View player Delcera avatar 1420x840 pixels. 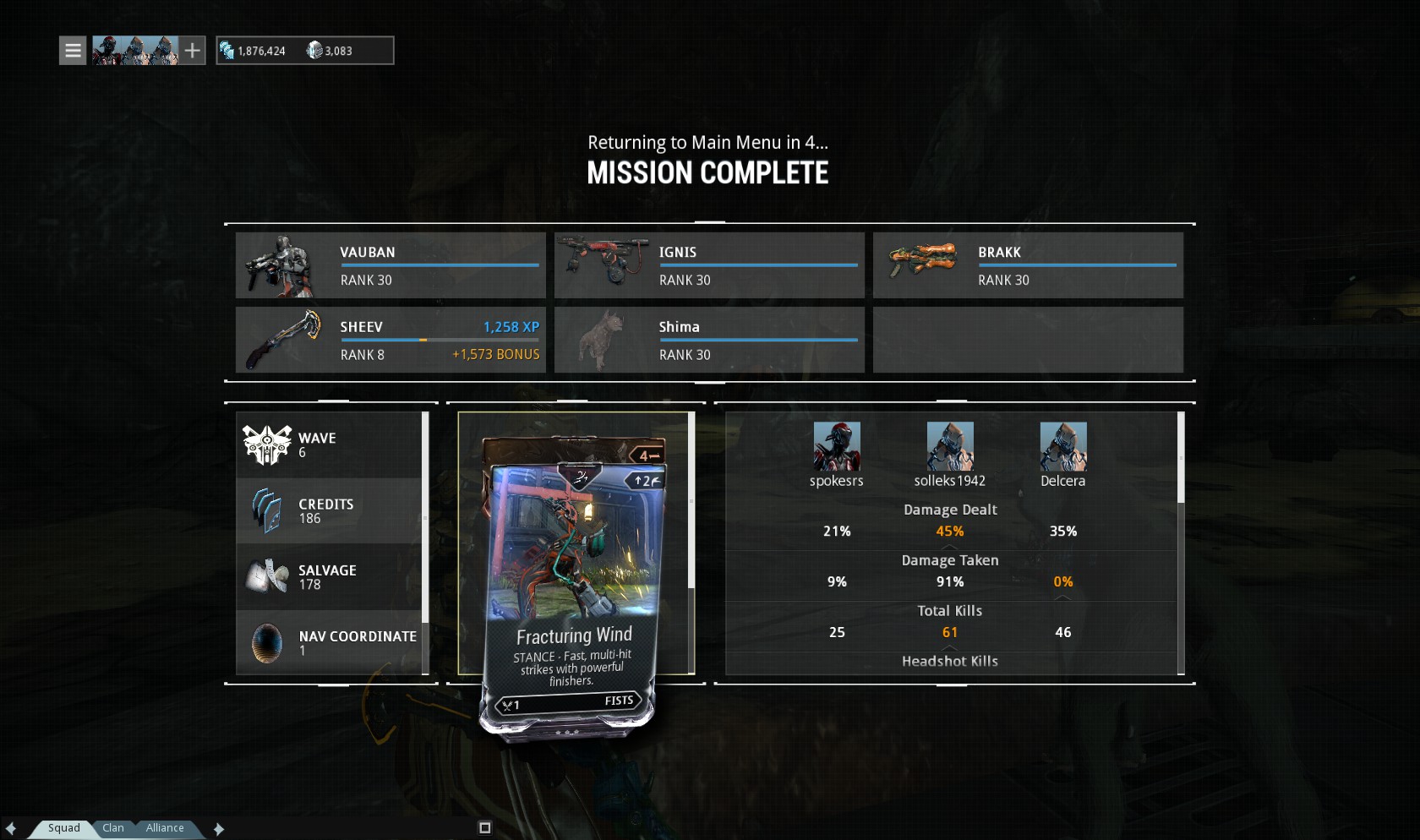click(x=1063, y=446)
